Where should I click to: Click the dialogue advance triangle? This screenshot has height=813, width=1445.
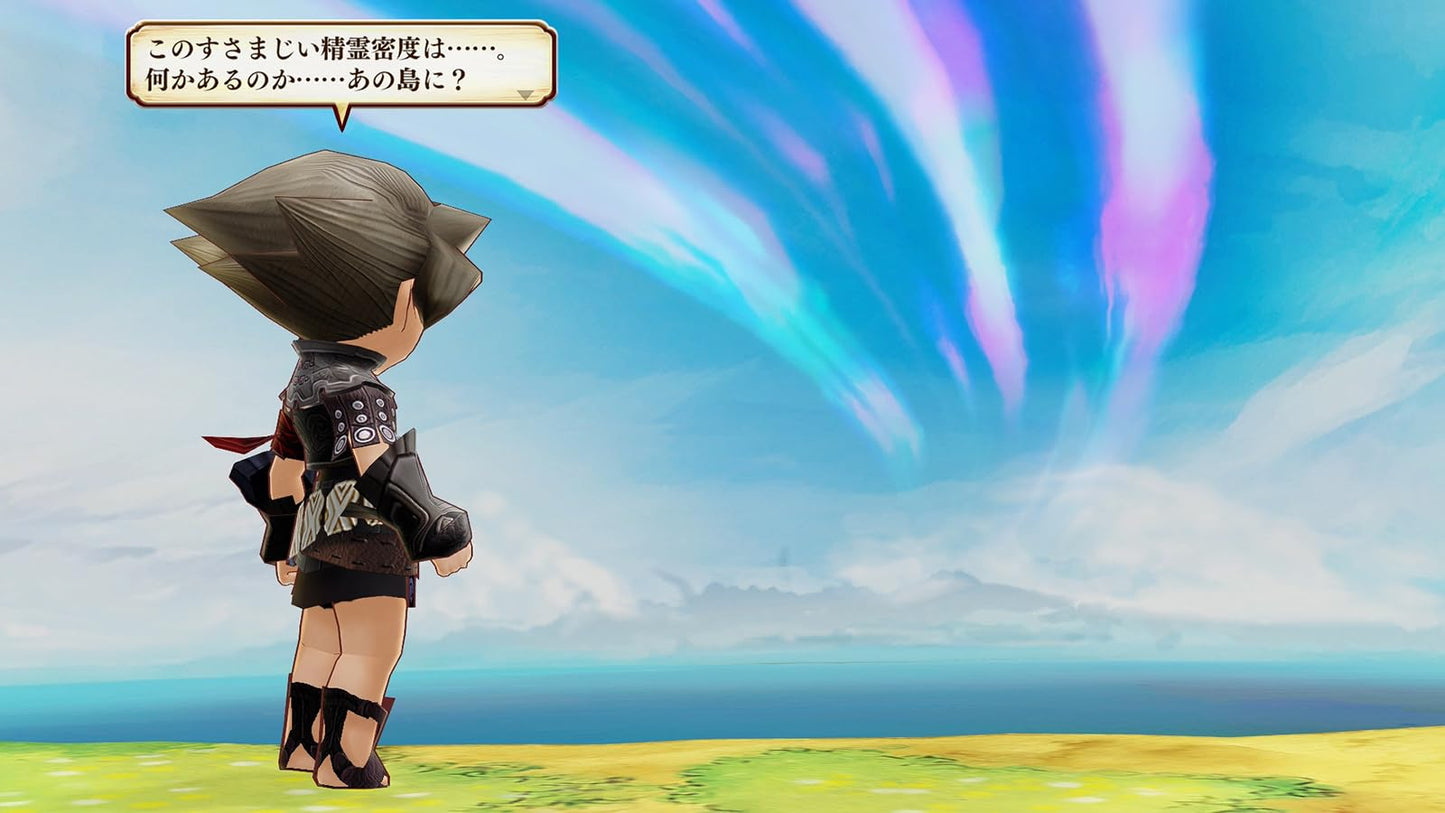coord(527,92)
